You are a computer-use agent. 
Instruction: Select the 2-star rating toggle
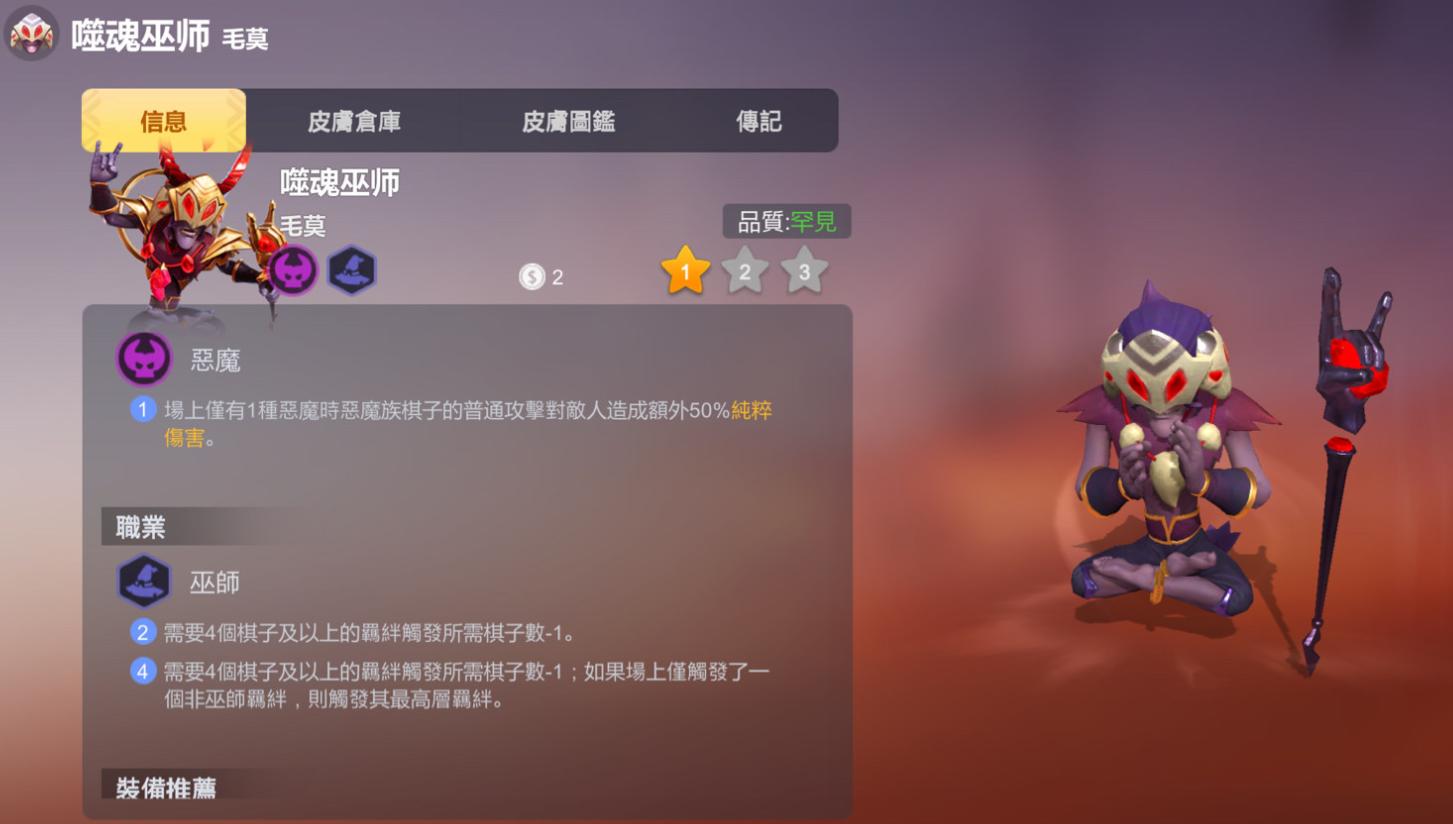tap(743, 270)
